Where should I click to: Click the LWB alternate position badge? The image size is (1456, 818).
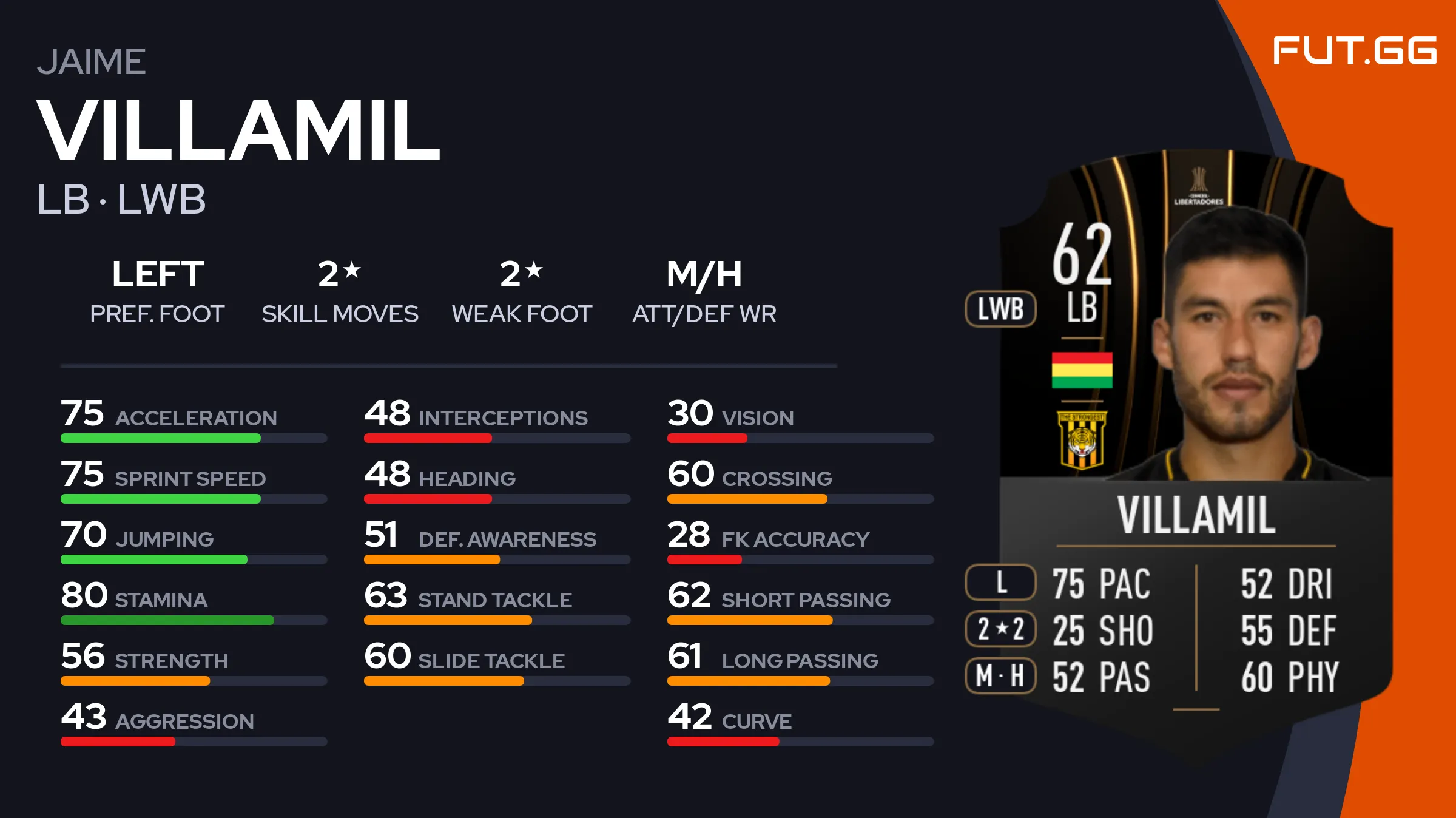1000,309
